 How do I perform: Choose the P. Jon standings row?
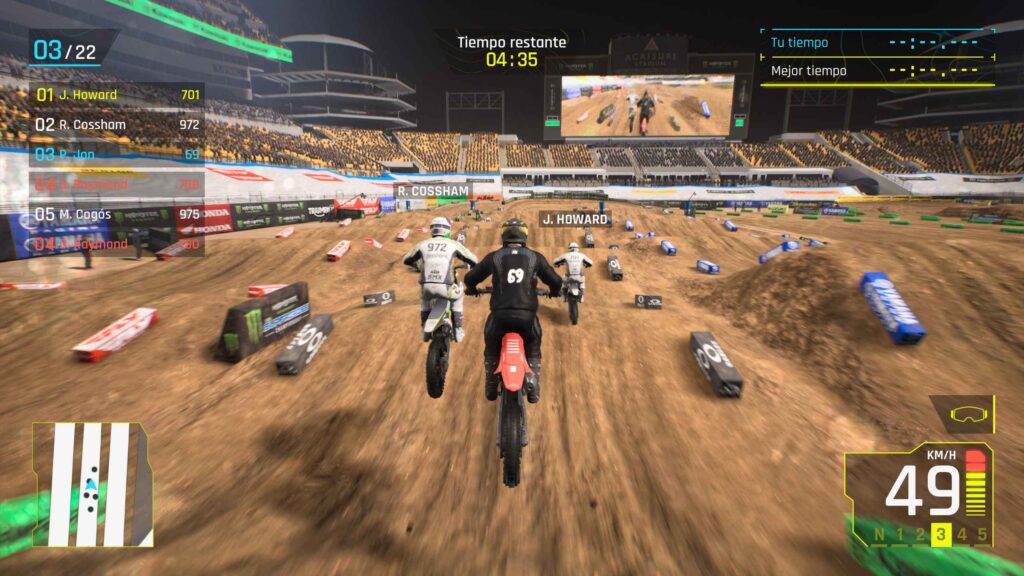click(117, 155)
